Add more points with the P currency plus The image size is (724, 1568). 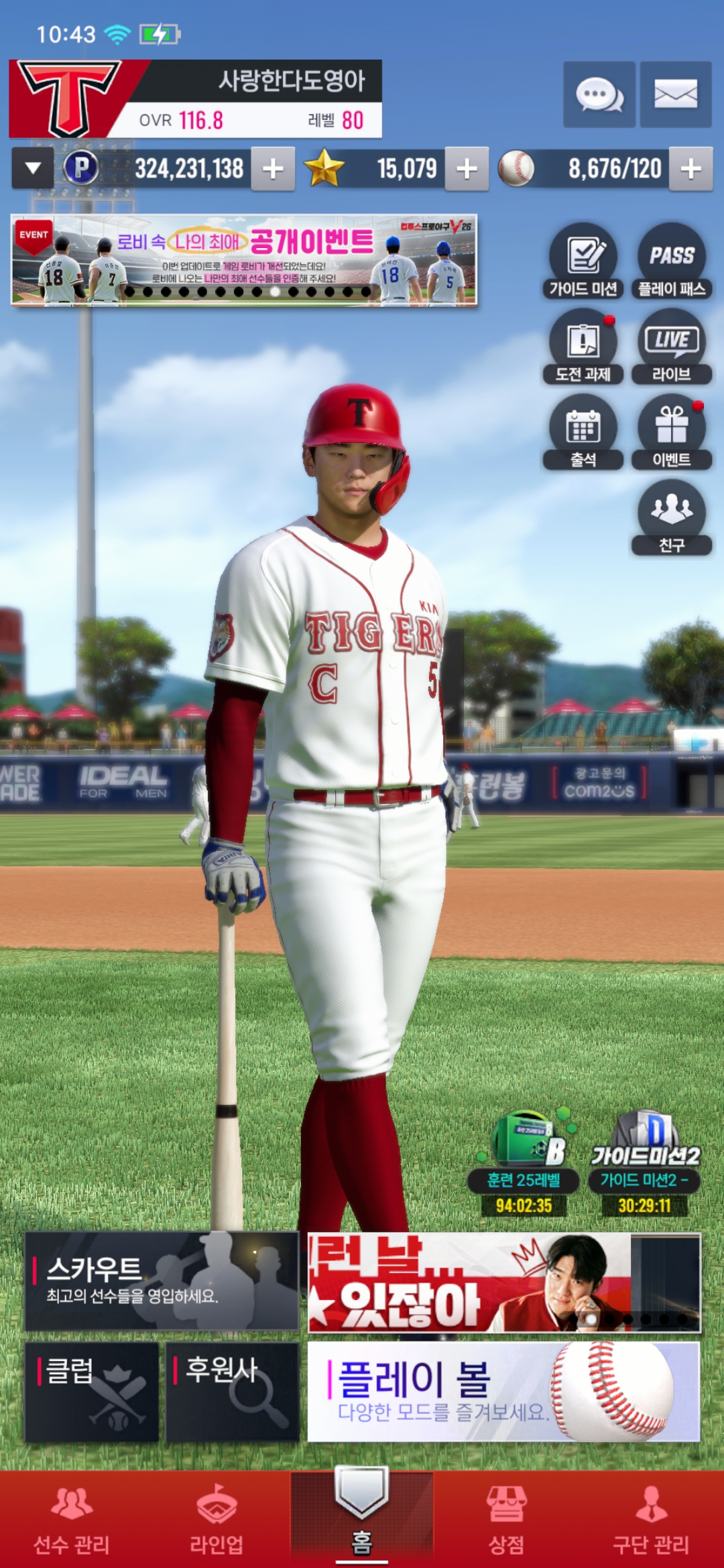273,169
